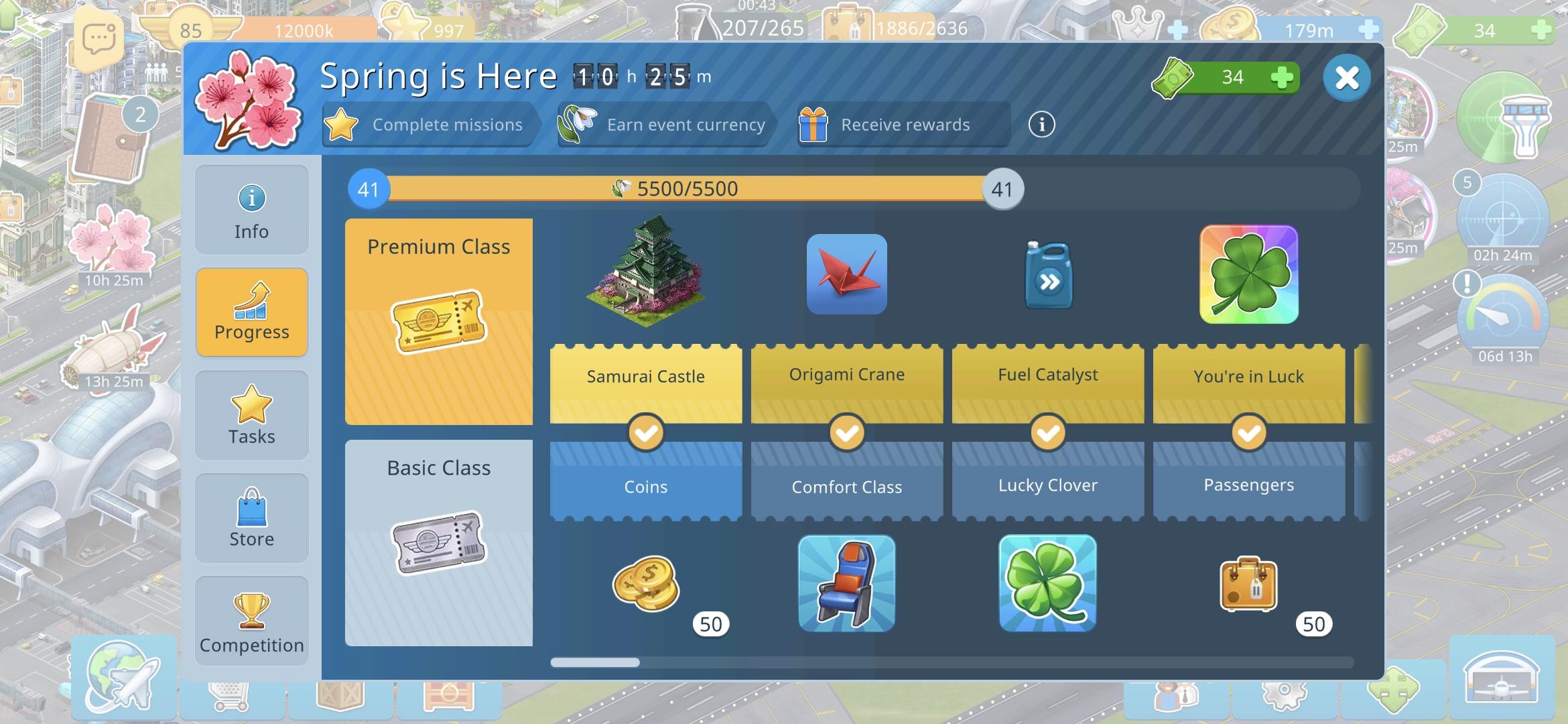1568x724 pixels.
Task: Check the Fuel Catalyst reward
Action: 1048,275
